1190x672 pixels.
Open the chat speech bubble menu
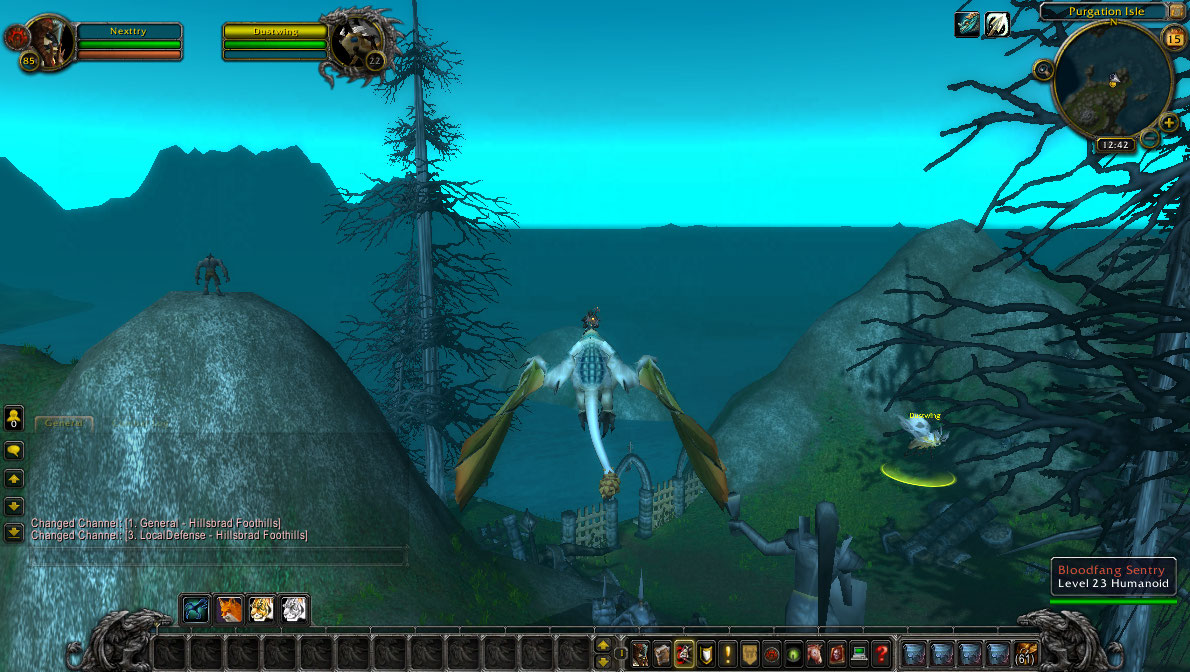click(x=14, y=451)
